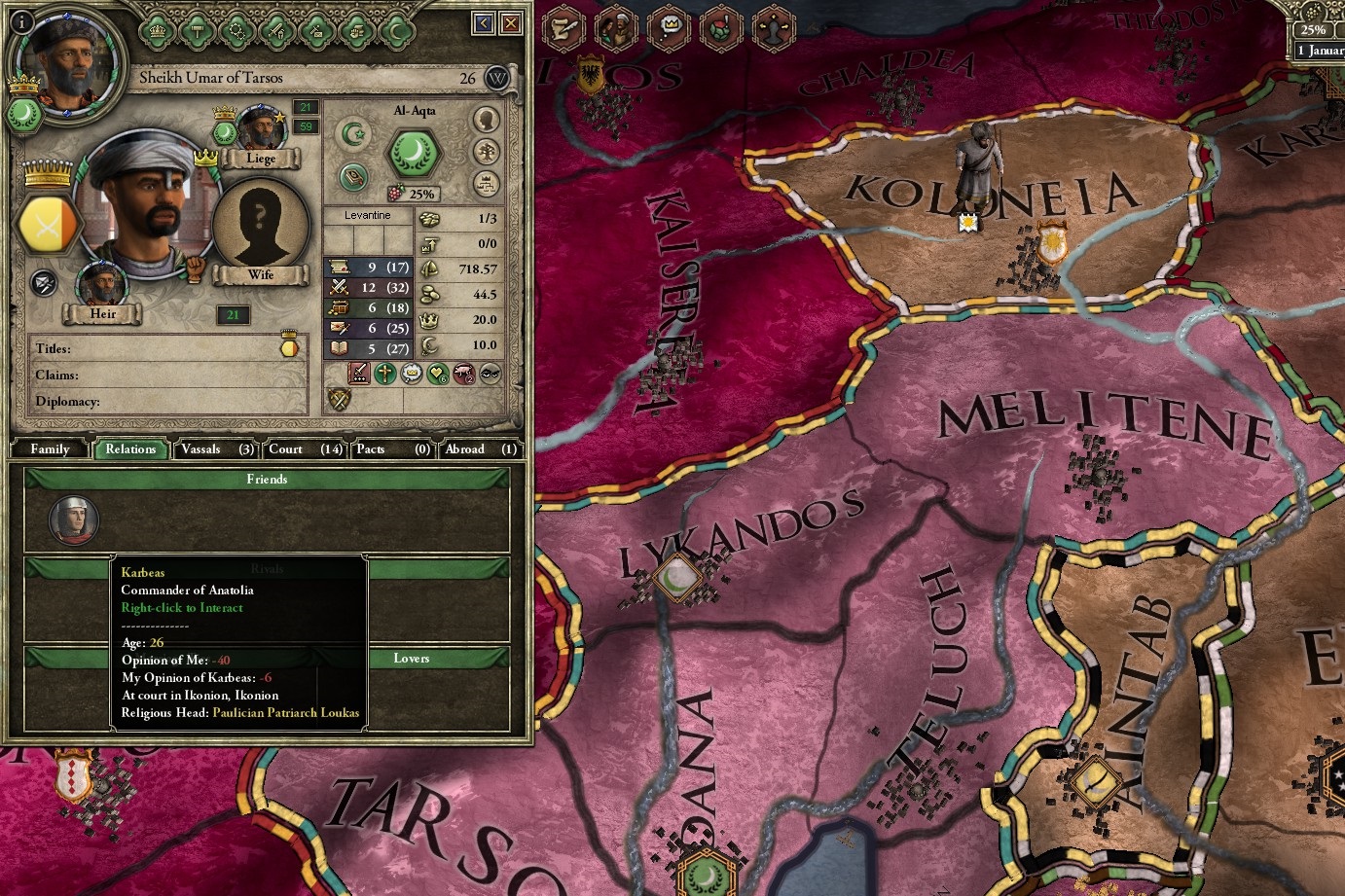Viewport: 1345px width, 896px height.
Task: Open the yellow-orange crossed swords coat of arms
Action: click(x=47, y=225)
